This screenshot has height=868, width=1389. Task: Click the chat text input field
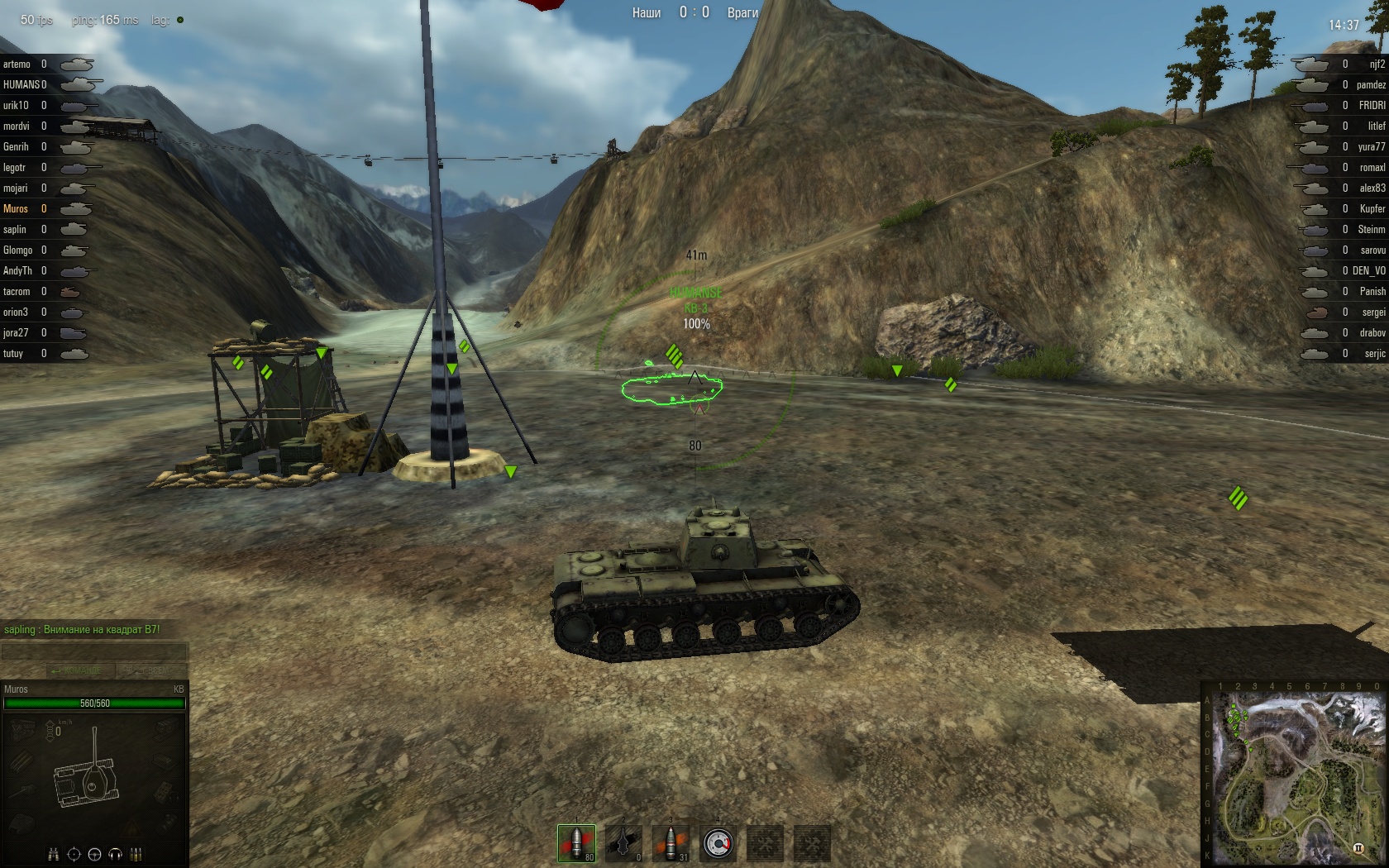click(94, 652)
